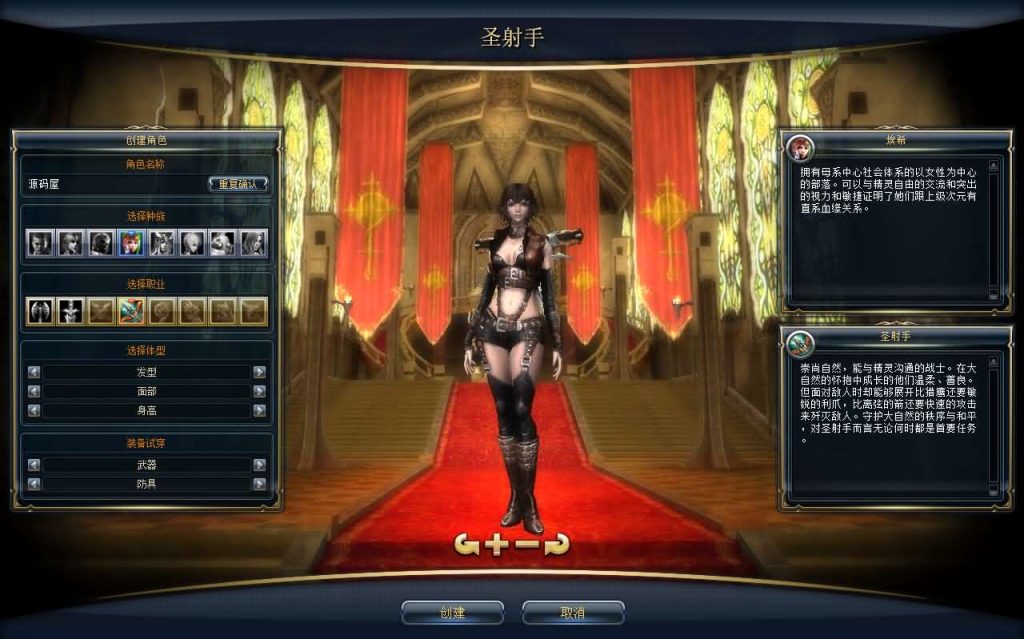Choose the first race portrait in the row
The width and height of the screenshot is (1024, 639).
(x=41, y=243)
